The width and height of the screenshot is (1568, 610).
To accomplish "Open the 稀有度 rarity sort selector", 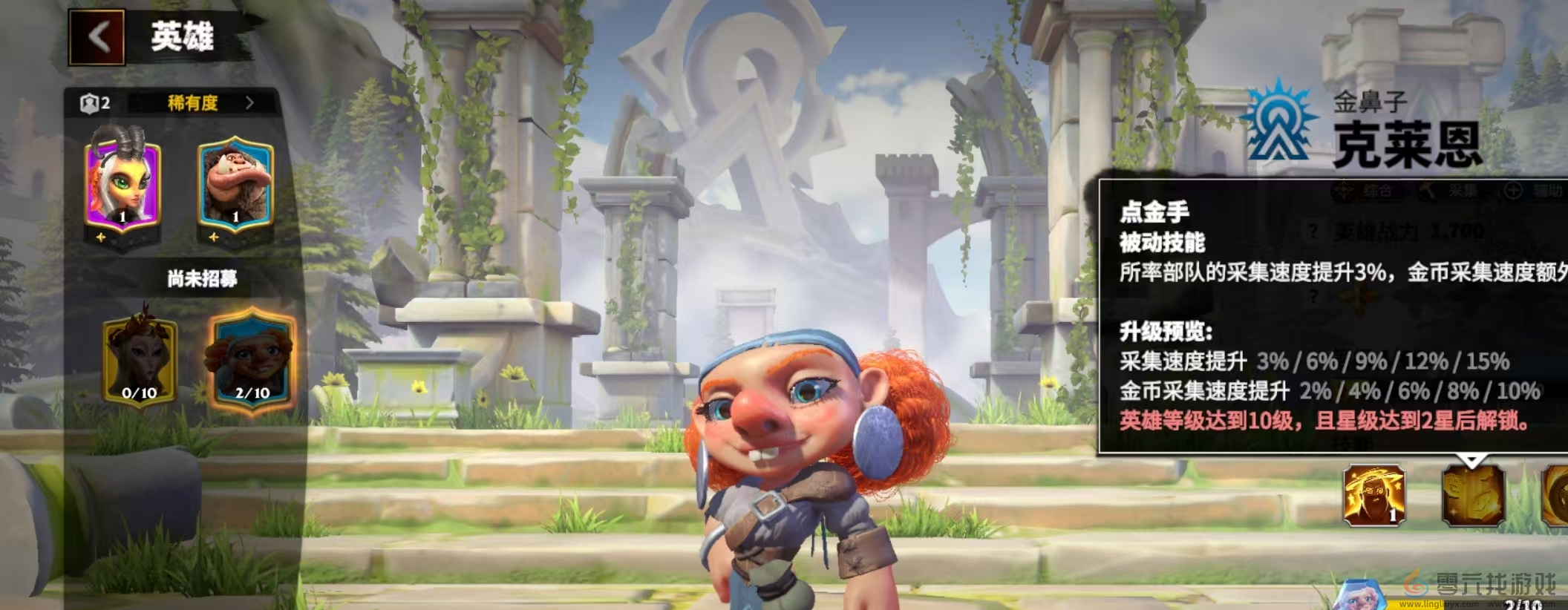I will pyautogui.click(x=208, y=103).
